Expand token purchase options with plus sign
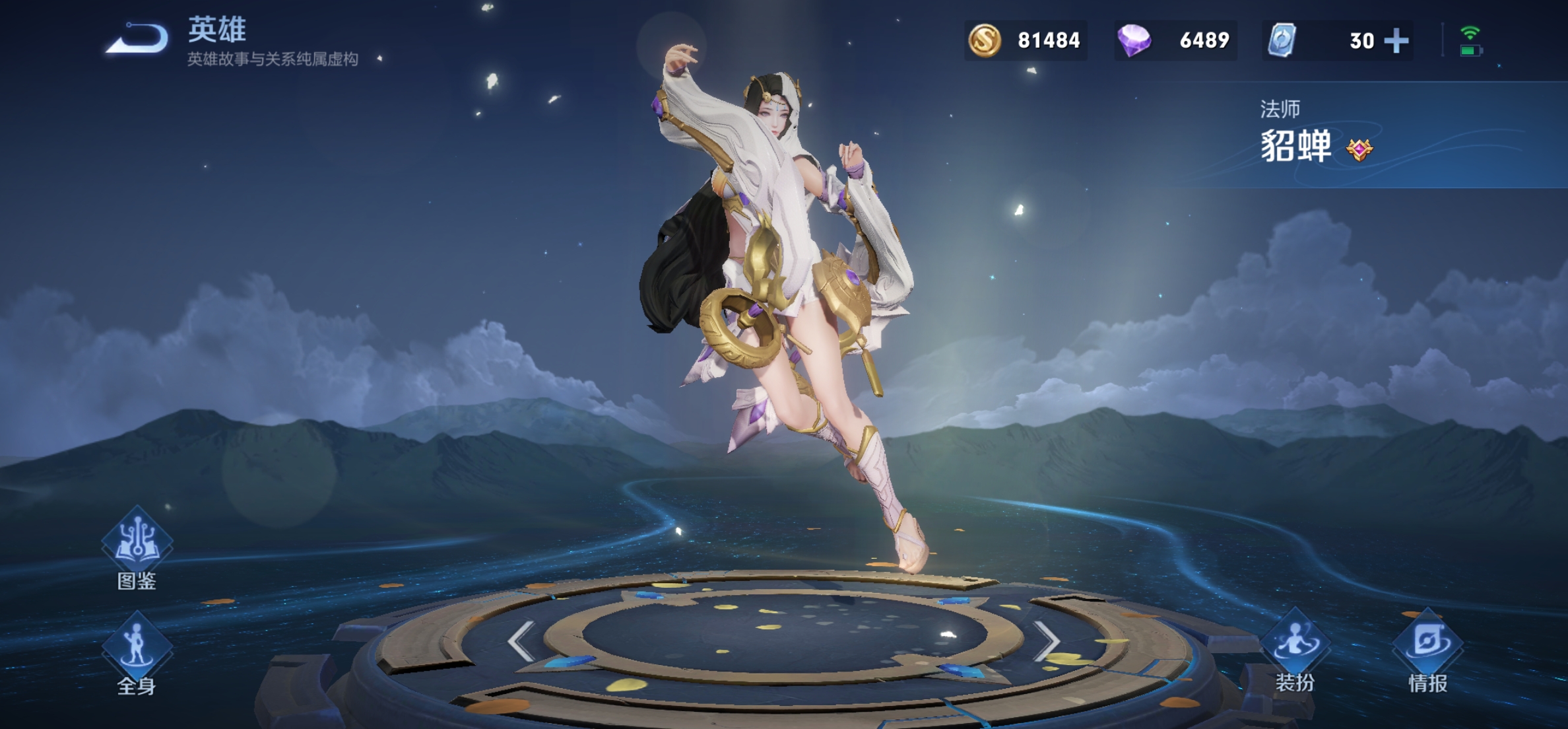This screenshot has width=1568, height=729. tap(1398, 40)
